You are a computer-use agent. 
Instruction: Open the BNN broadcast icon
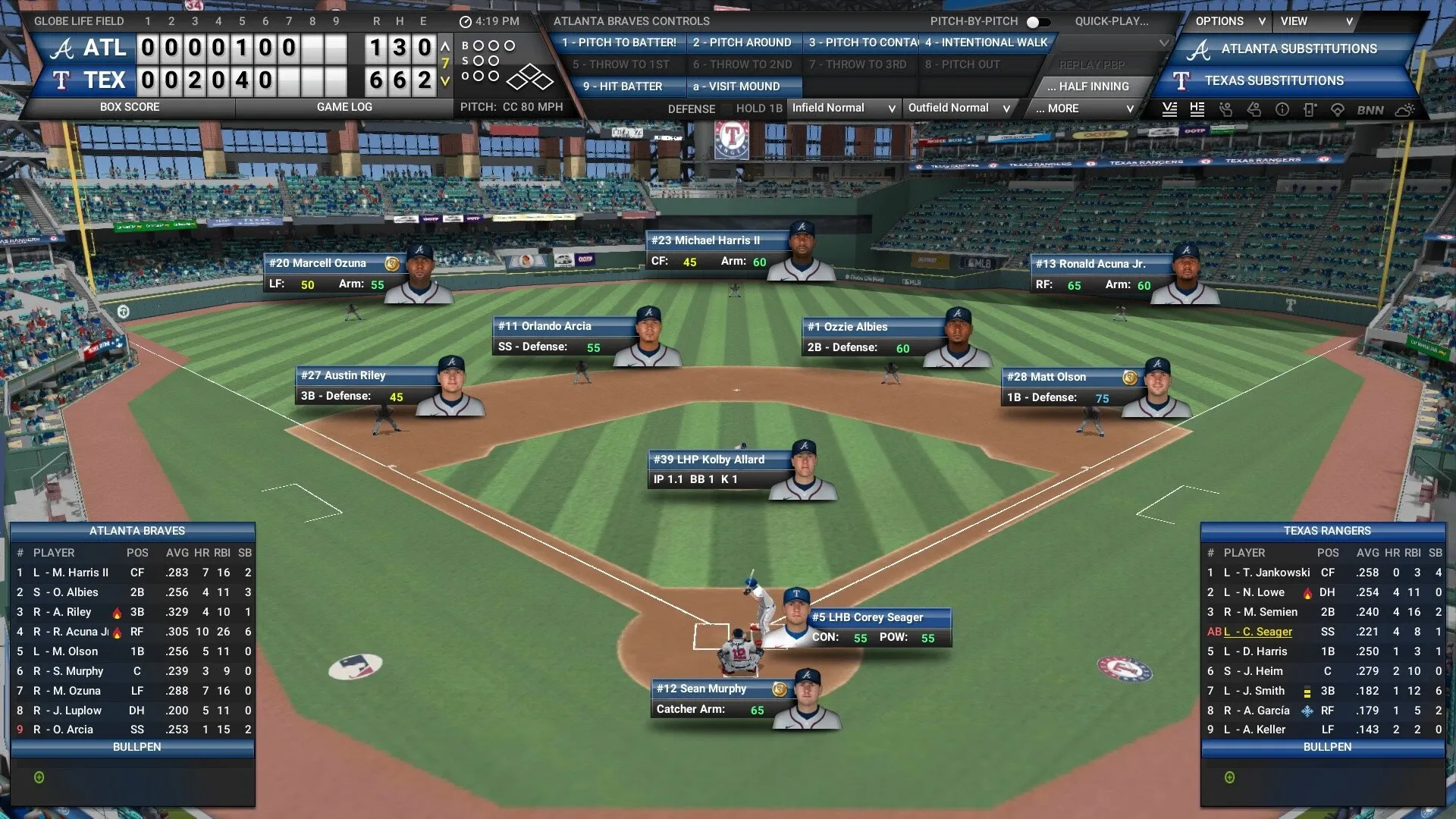1369,109
